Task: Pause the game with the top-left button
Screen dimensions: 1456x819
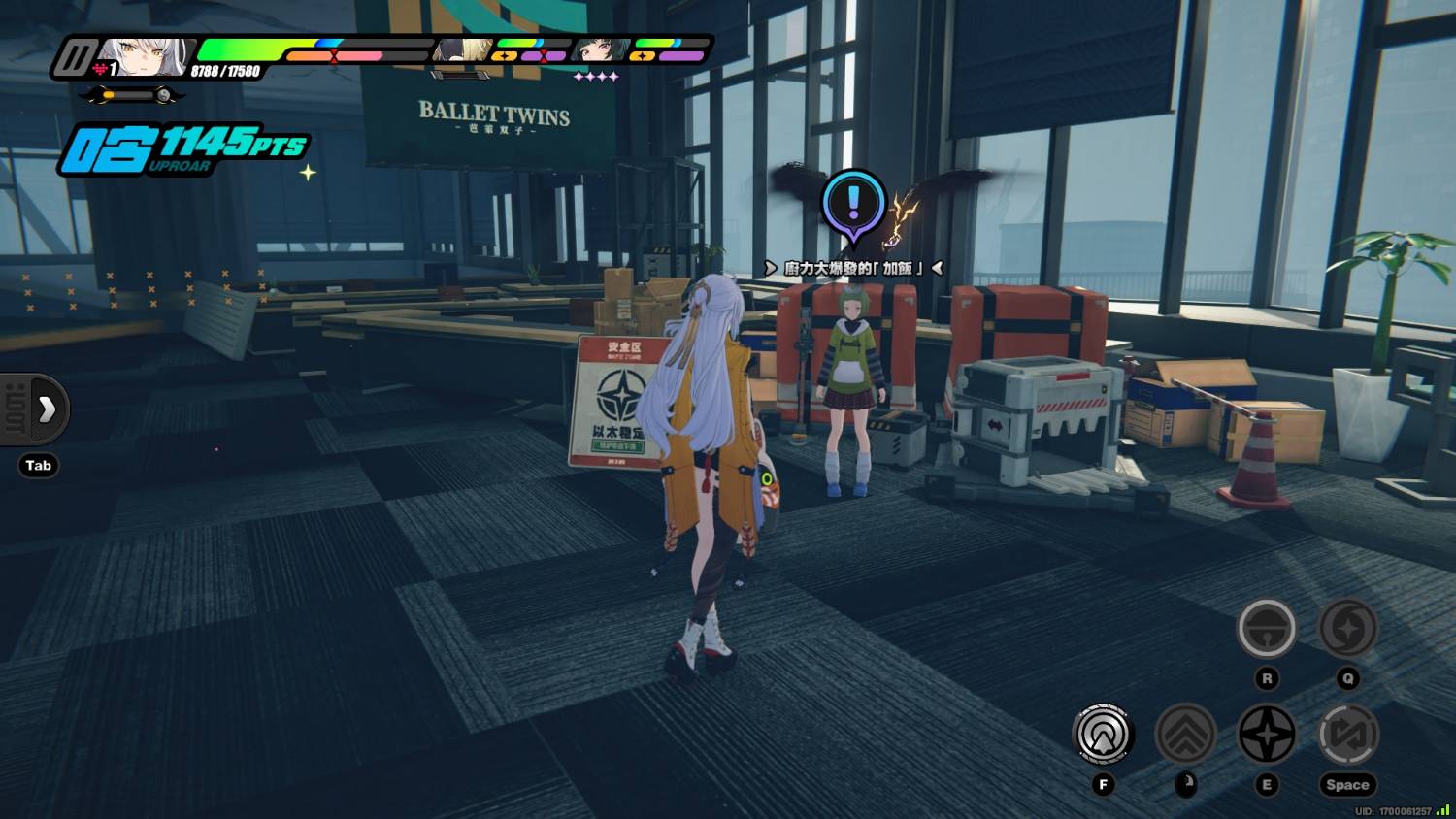Action: click(x=74, y=58)
